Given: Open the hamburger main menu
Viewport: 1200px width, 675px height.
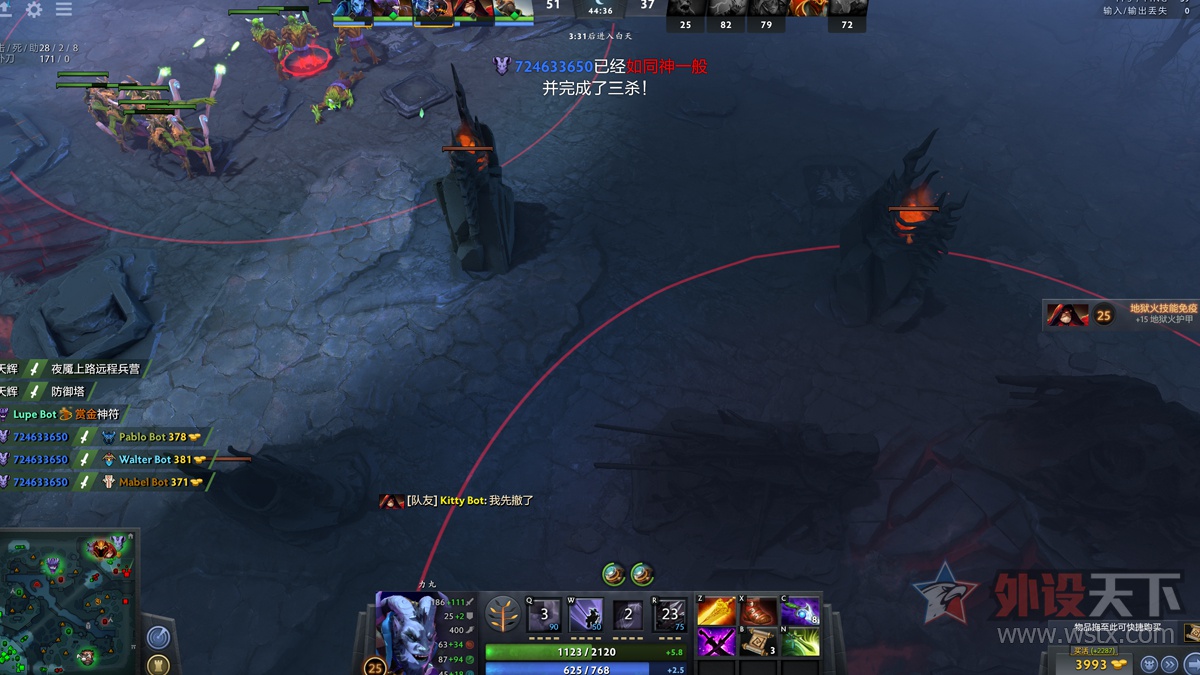Looking at the screenshot, I should pos(64,9).
